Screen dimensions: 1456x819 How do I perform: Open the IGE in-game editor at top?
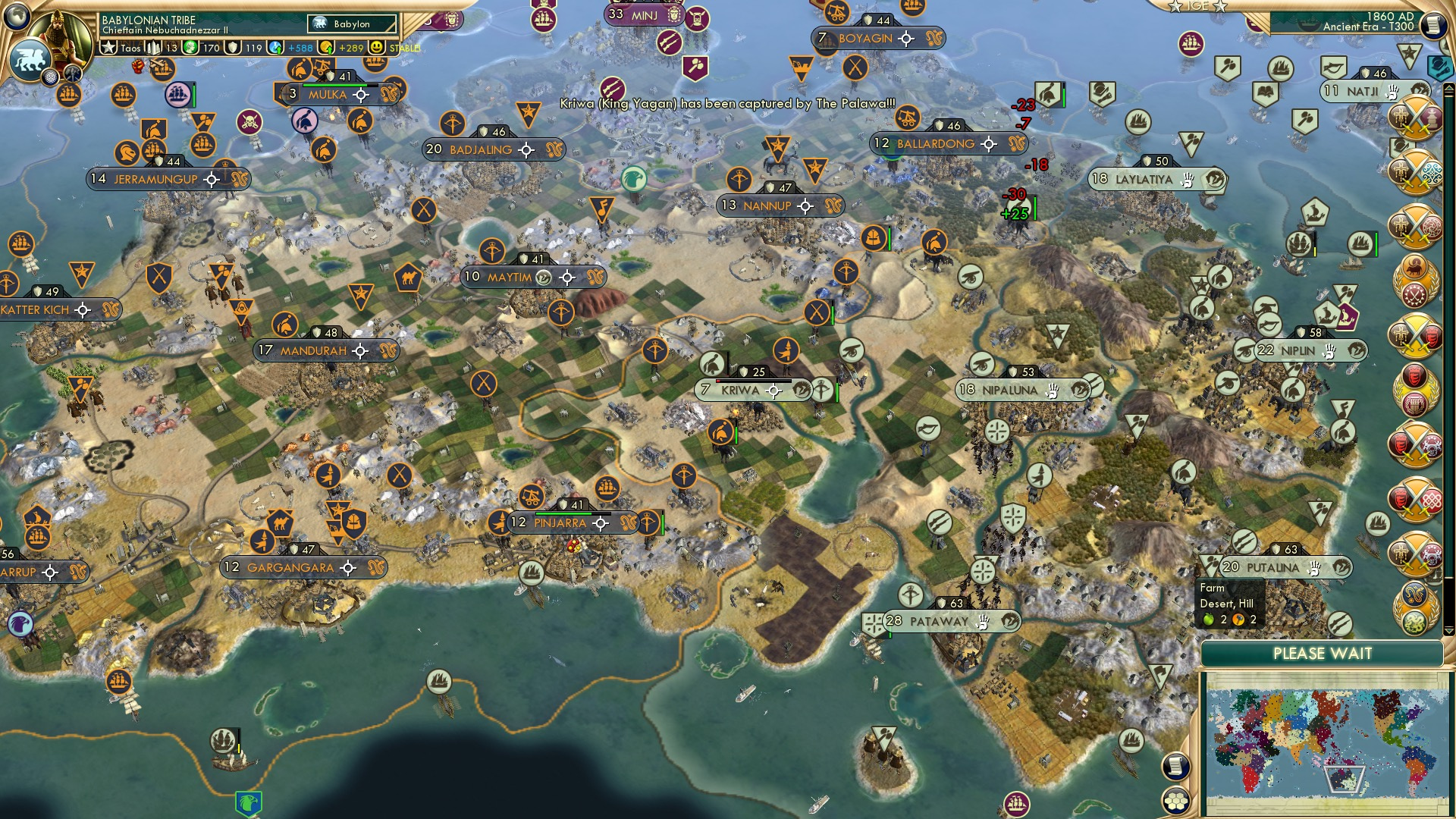tap(1198, 6)
